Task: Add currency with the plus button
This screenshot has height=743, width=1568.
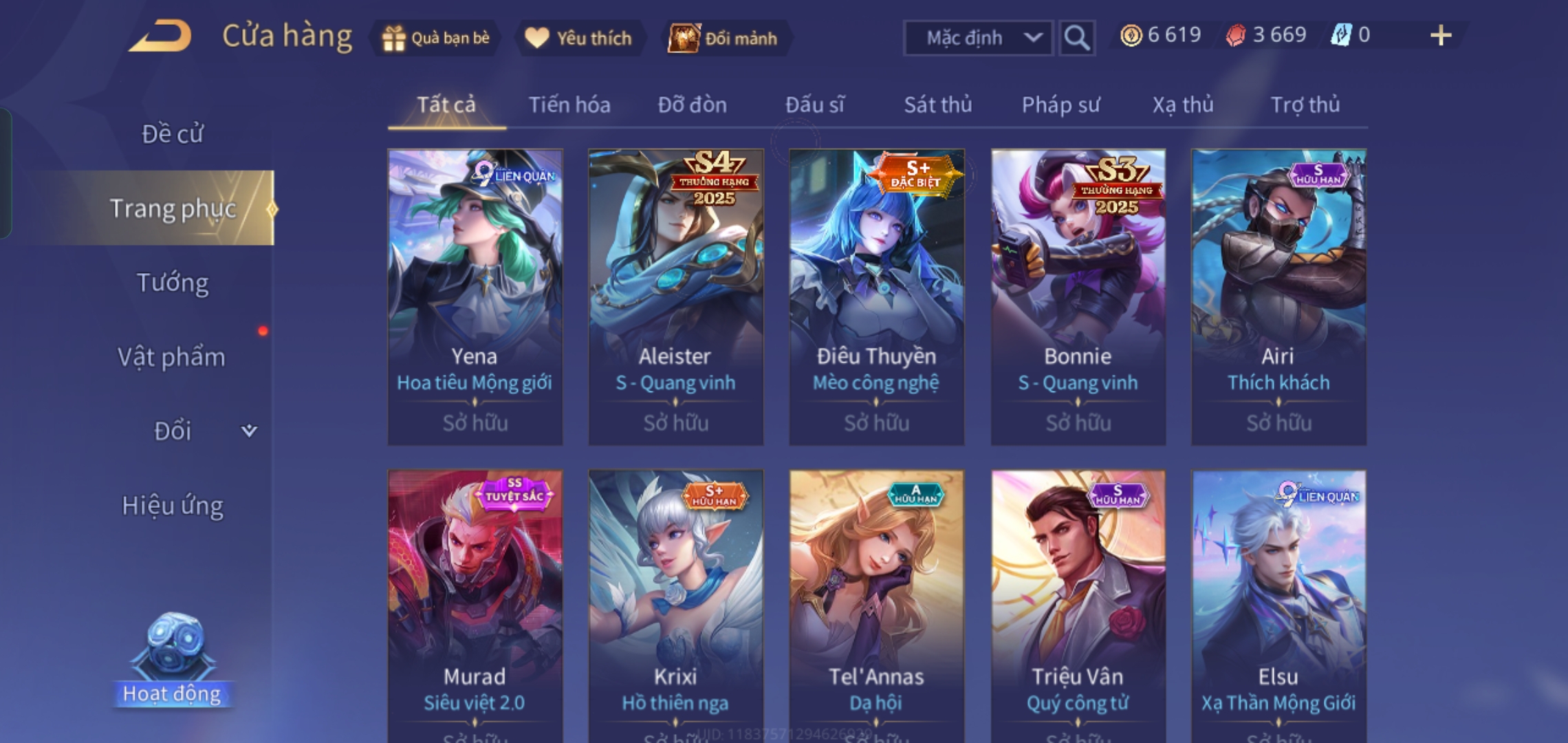Action: (x=1440, y=36)
